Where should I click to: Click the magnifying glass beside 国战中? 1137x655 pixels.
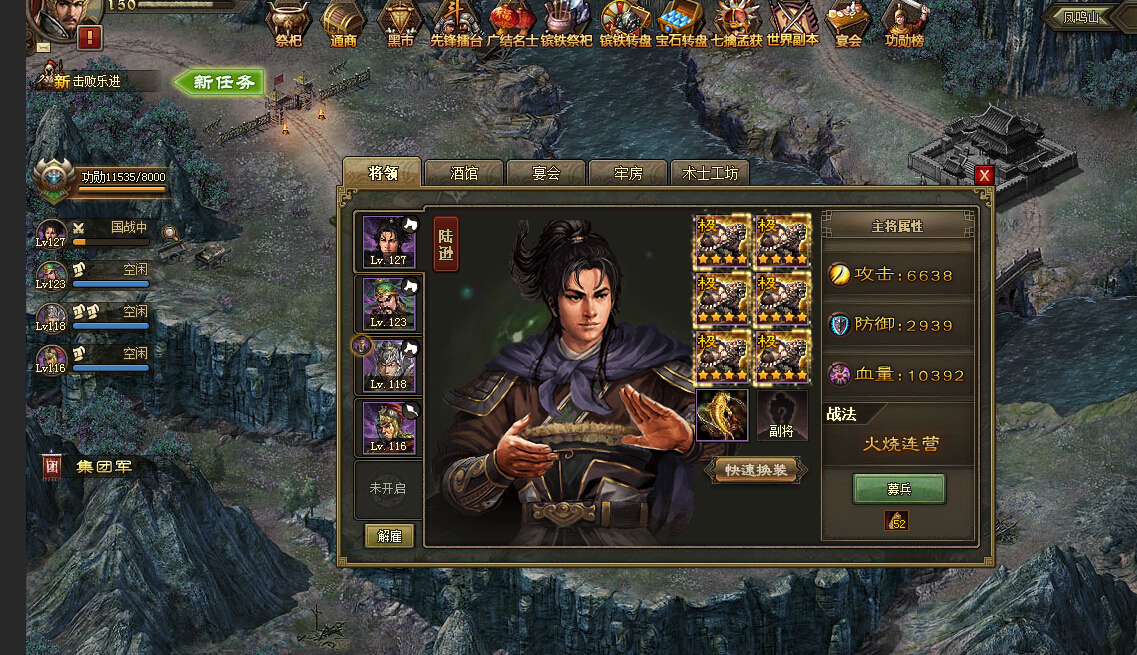pyautogui.click(x=172, y=234)
